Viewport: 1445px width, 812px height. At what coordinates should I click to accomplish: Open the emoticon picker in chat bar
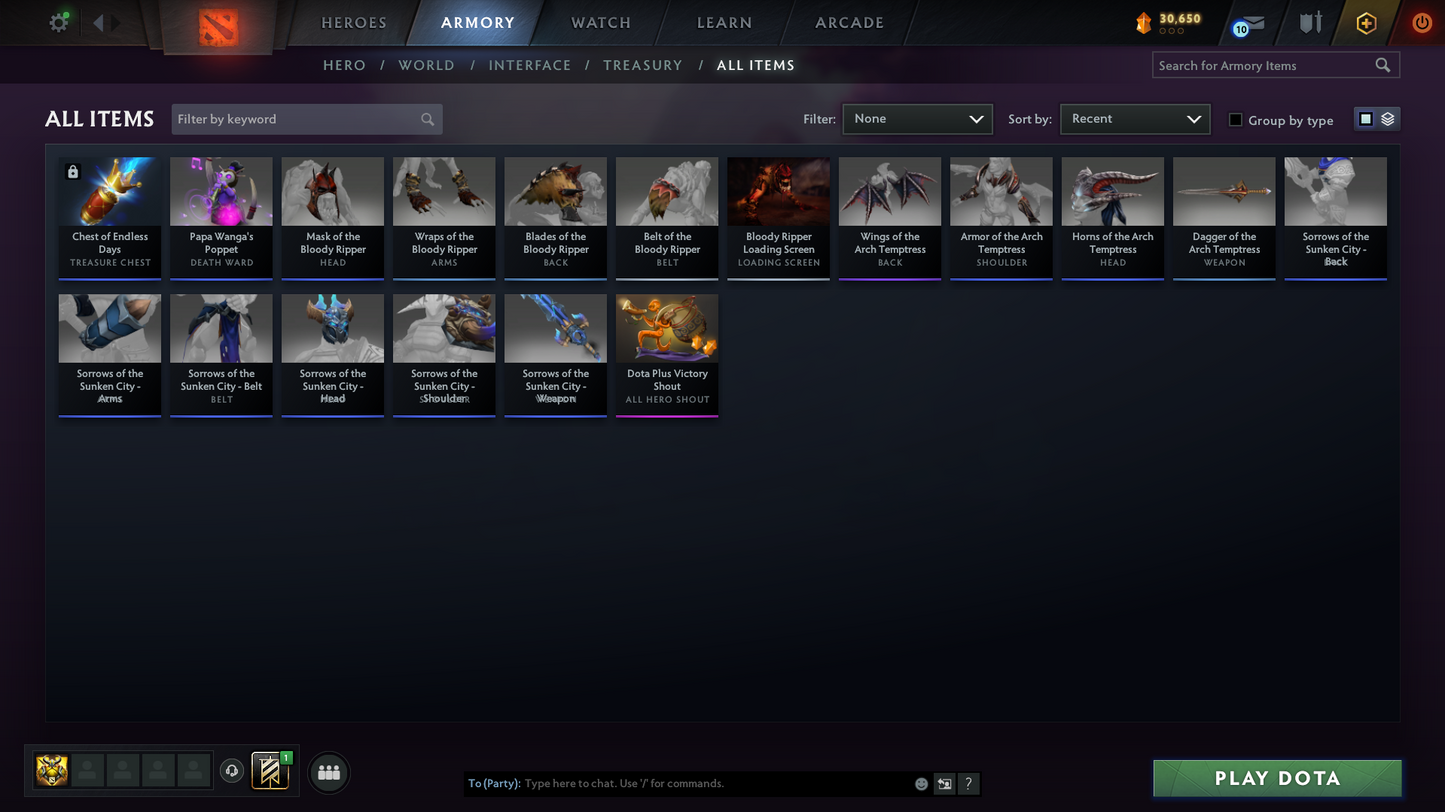(920, 784)
